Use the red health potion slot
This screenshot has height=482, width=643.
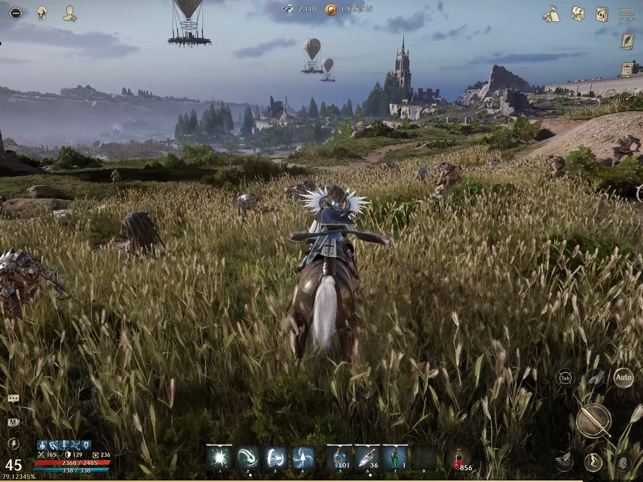point(459,457)
